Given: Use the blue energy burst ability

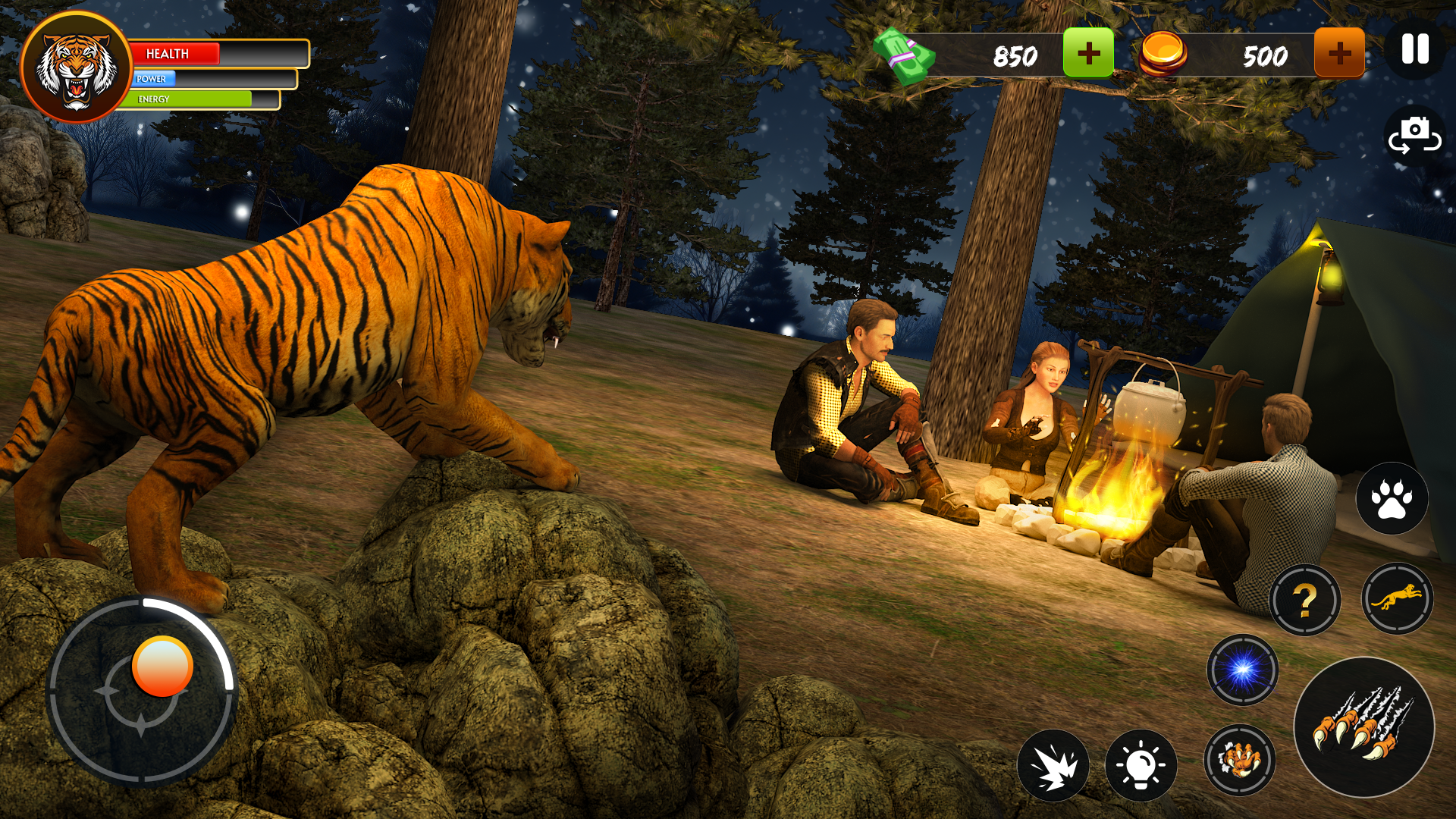Looking at the screenshot, I should coord(1242,670).
